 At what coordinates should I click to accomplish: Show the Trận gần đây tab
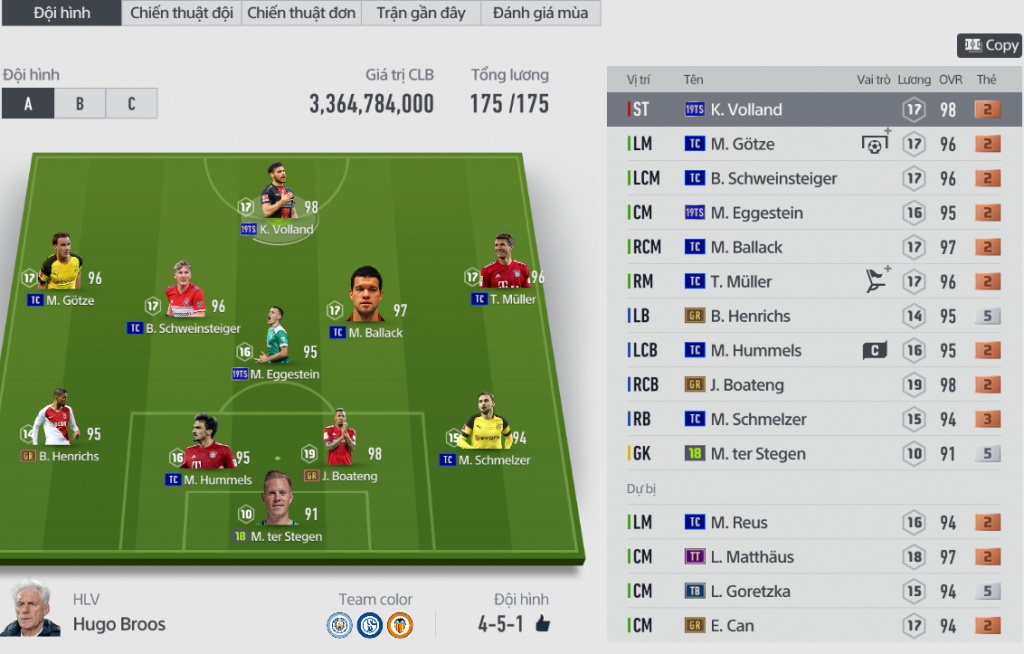(x=421, y=13)
